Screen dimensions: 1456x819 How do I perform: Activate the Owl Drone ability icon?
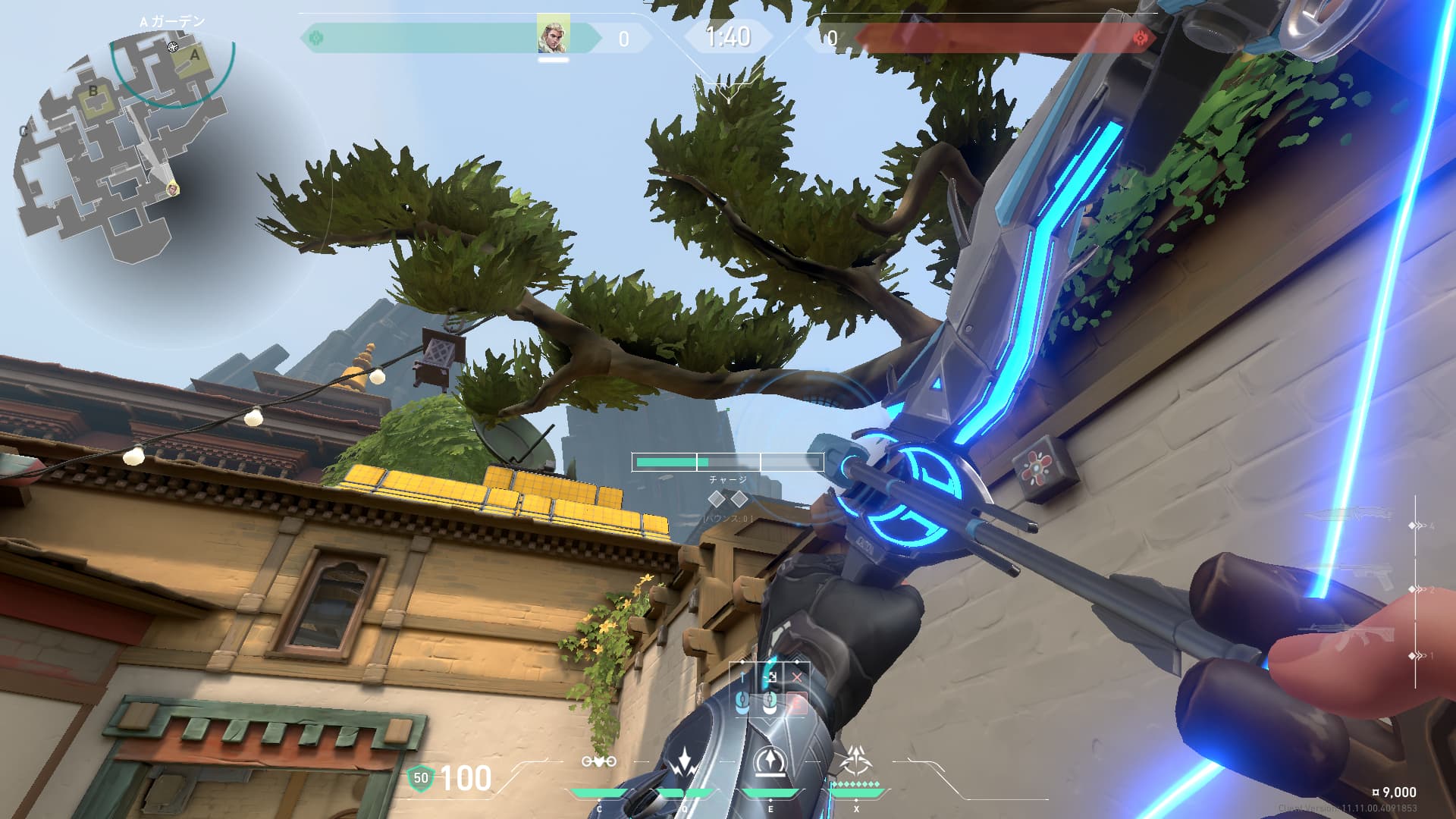(x=598, y=761)
